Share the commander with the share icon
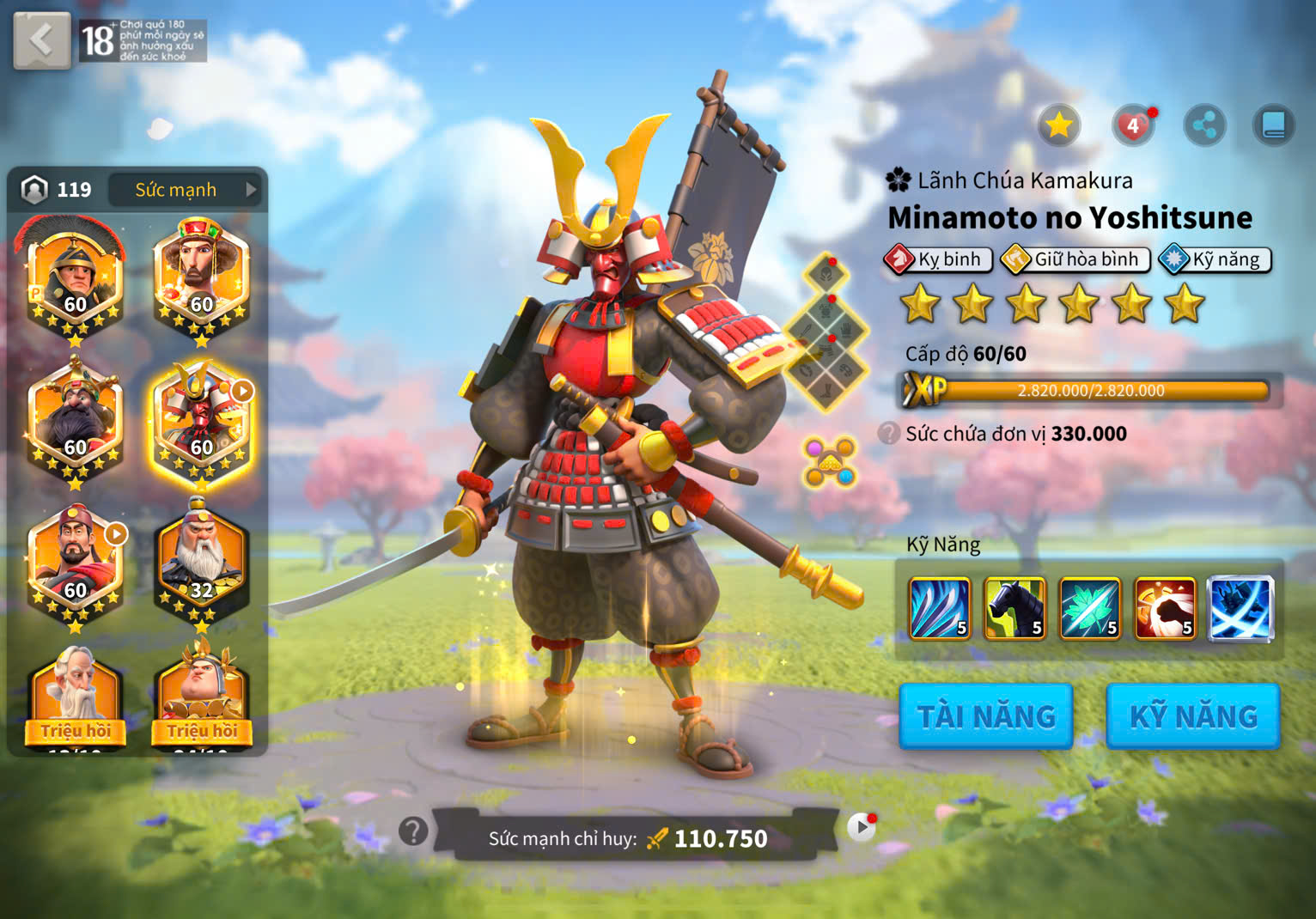 coord(1204,126)
